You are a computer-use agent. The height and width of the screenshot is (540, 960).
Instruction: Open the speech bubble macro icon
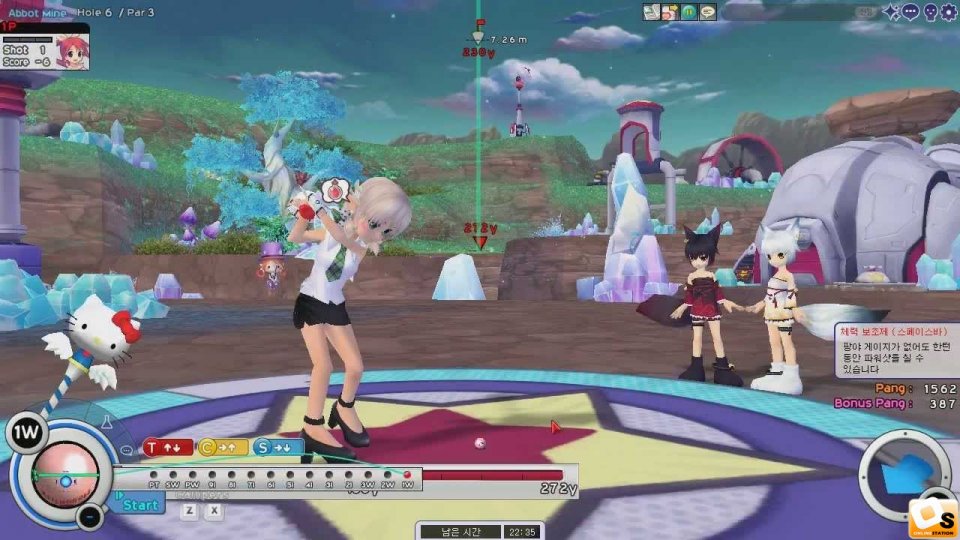pos(708,12)
